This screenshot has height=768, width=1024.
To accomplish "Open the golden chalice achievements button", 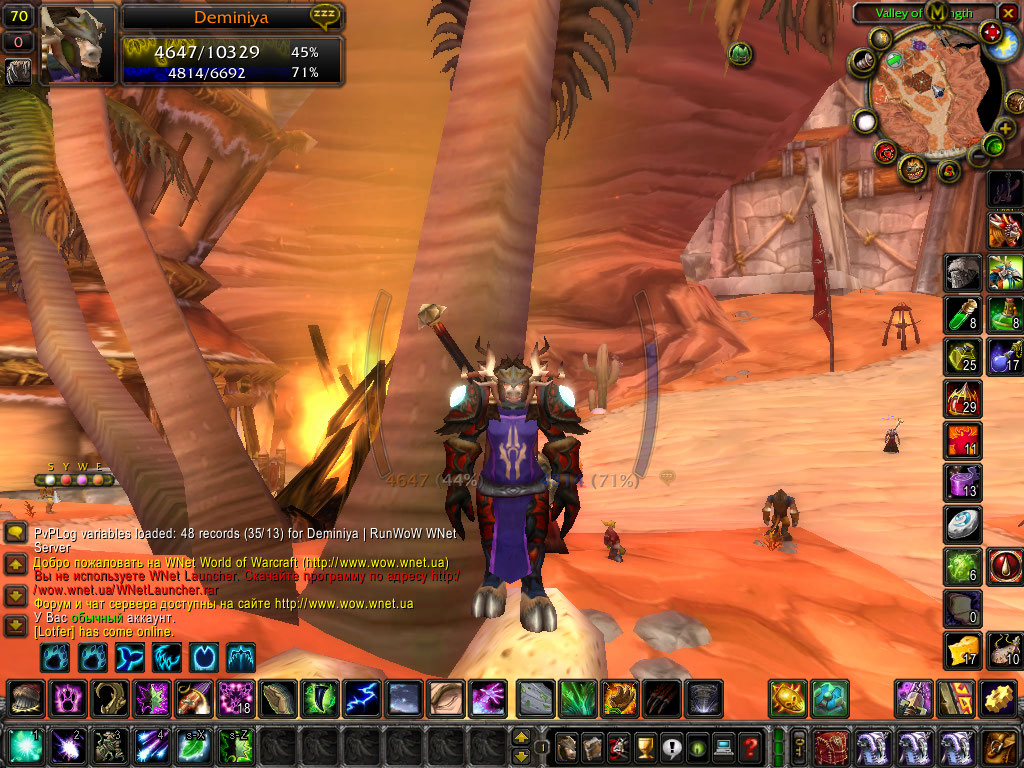I will pos(644,746).
